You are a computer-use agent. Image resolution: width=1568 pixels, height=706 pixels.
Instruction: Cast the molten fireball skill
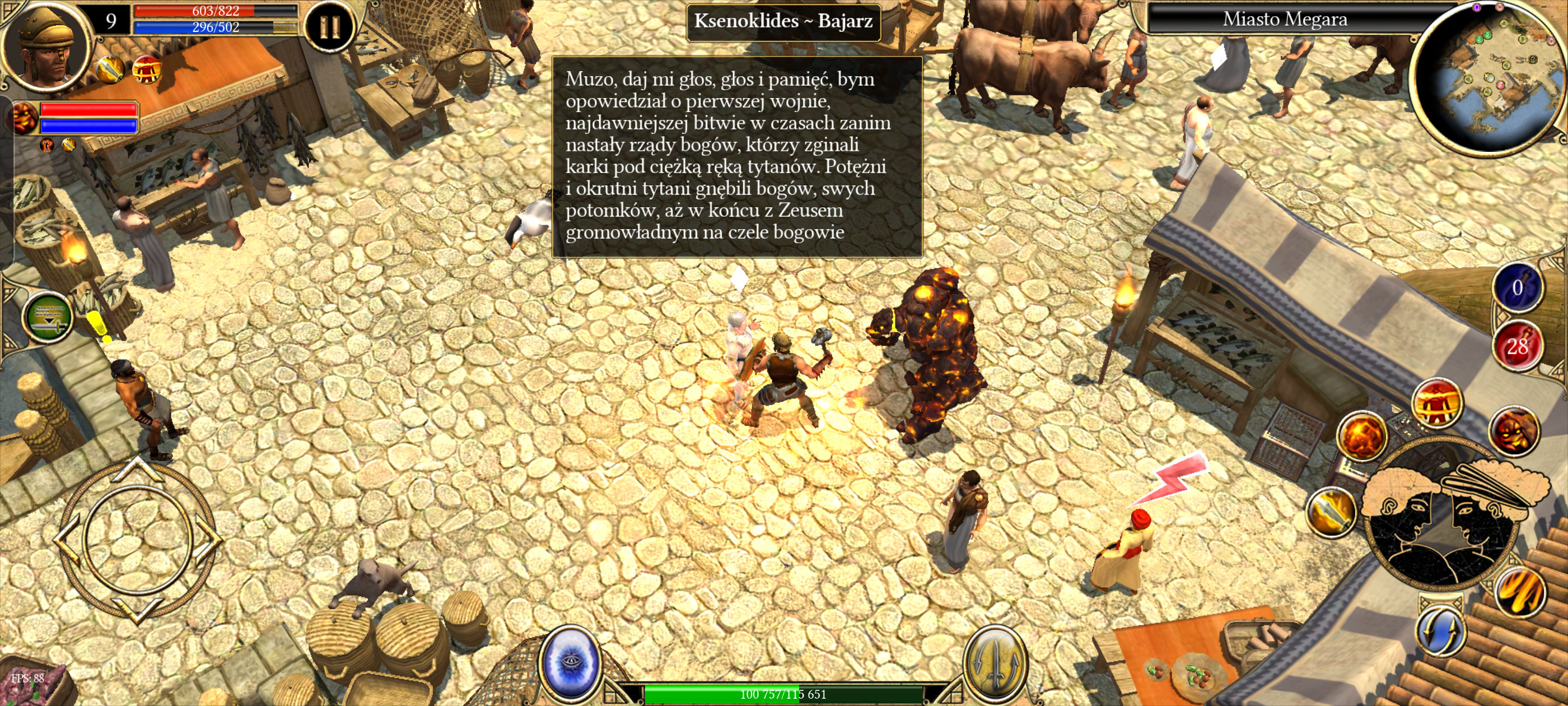click(1362, 436)
